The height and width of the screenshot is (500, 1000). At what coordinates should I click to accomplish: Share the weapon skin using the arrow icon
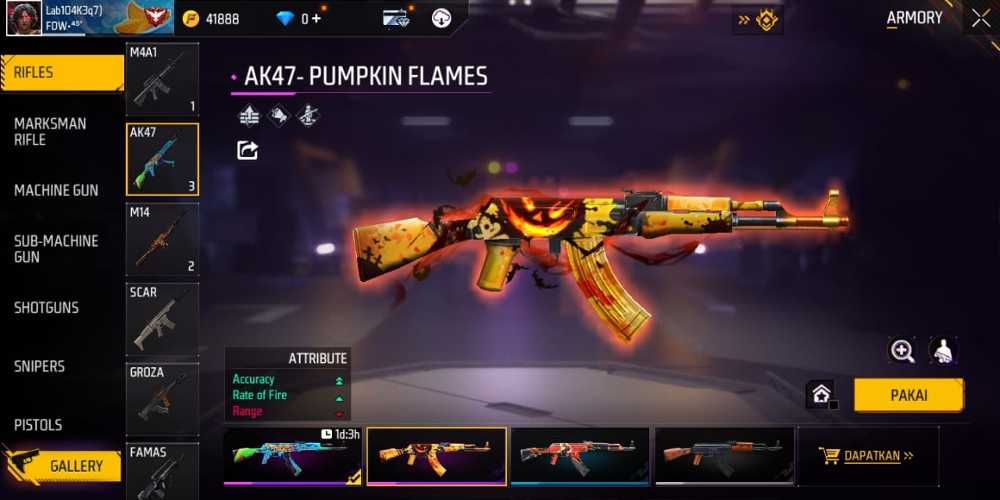point(247,150)
